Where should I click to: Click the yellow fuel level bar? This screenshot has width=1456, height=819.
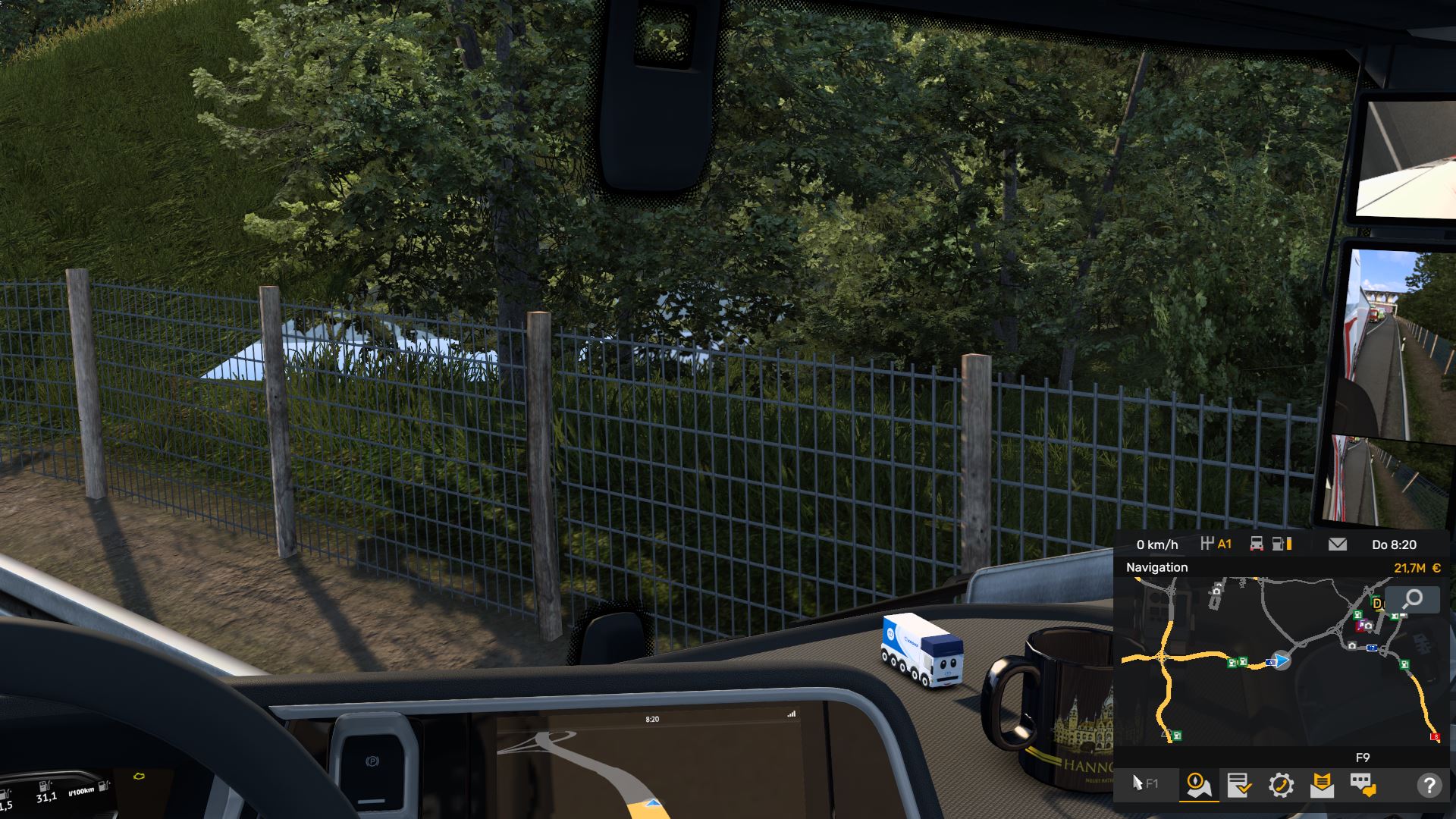click(x=1289, y=544)
